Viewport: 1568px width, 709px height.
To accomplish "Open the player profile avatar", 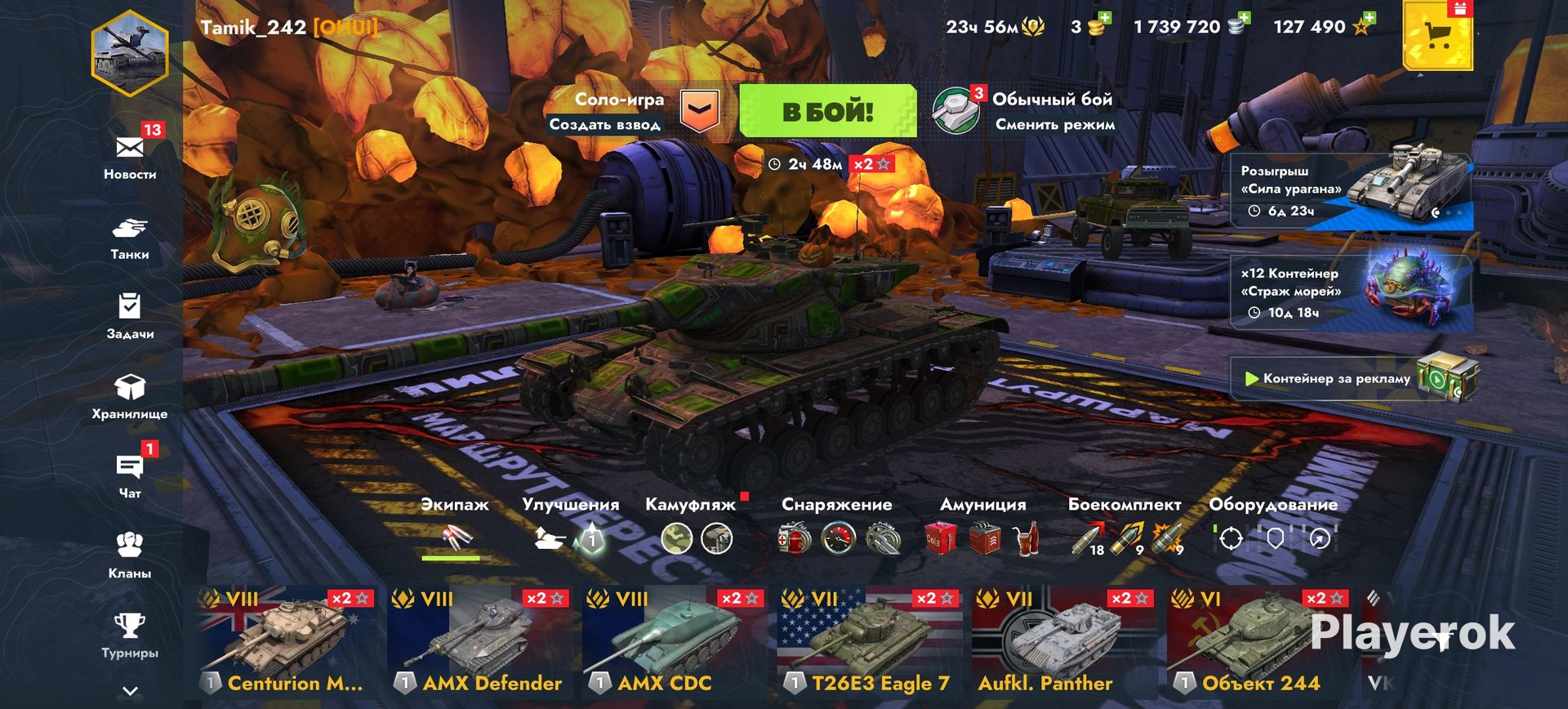I will tap(130, 54).
